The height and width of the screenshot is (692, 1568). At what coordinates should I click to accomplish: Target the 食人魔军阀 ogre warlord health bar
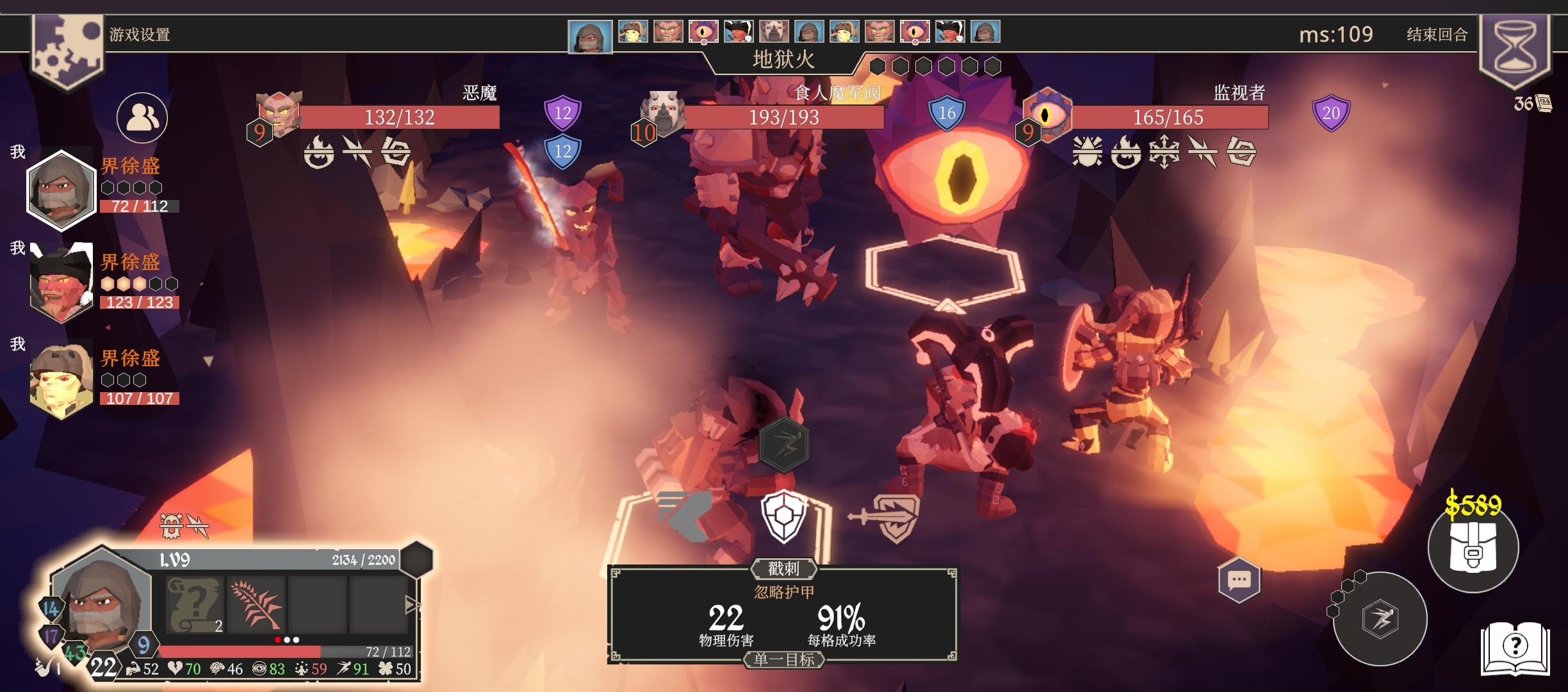(x=784, y=117)
